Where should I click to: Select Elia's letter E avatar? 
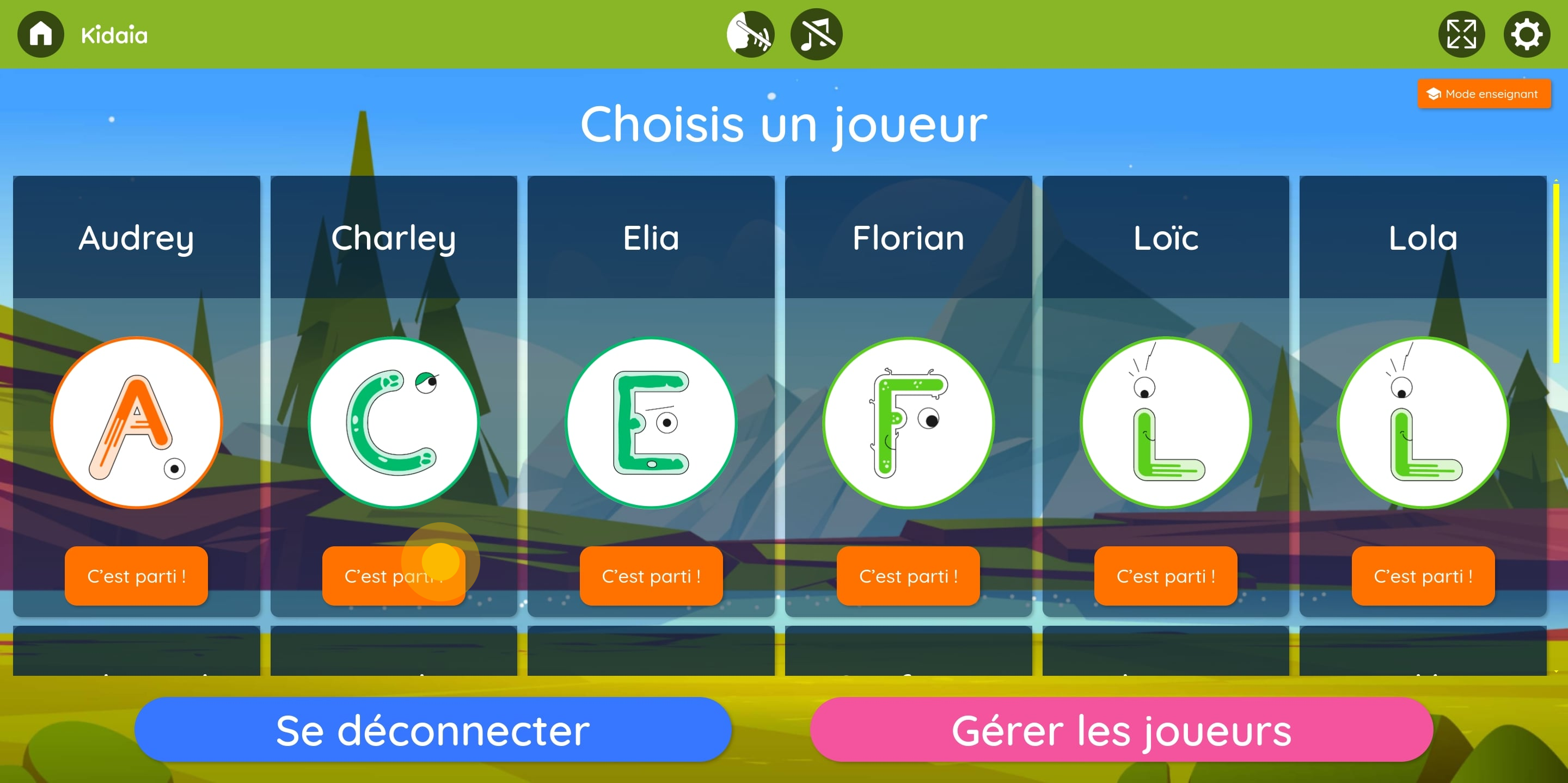coord(651,423)
